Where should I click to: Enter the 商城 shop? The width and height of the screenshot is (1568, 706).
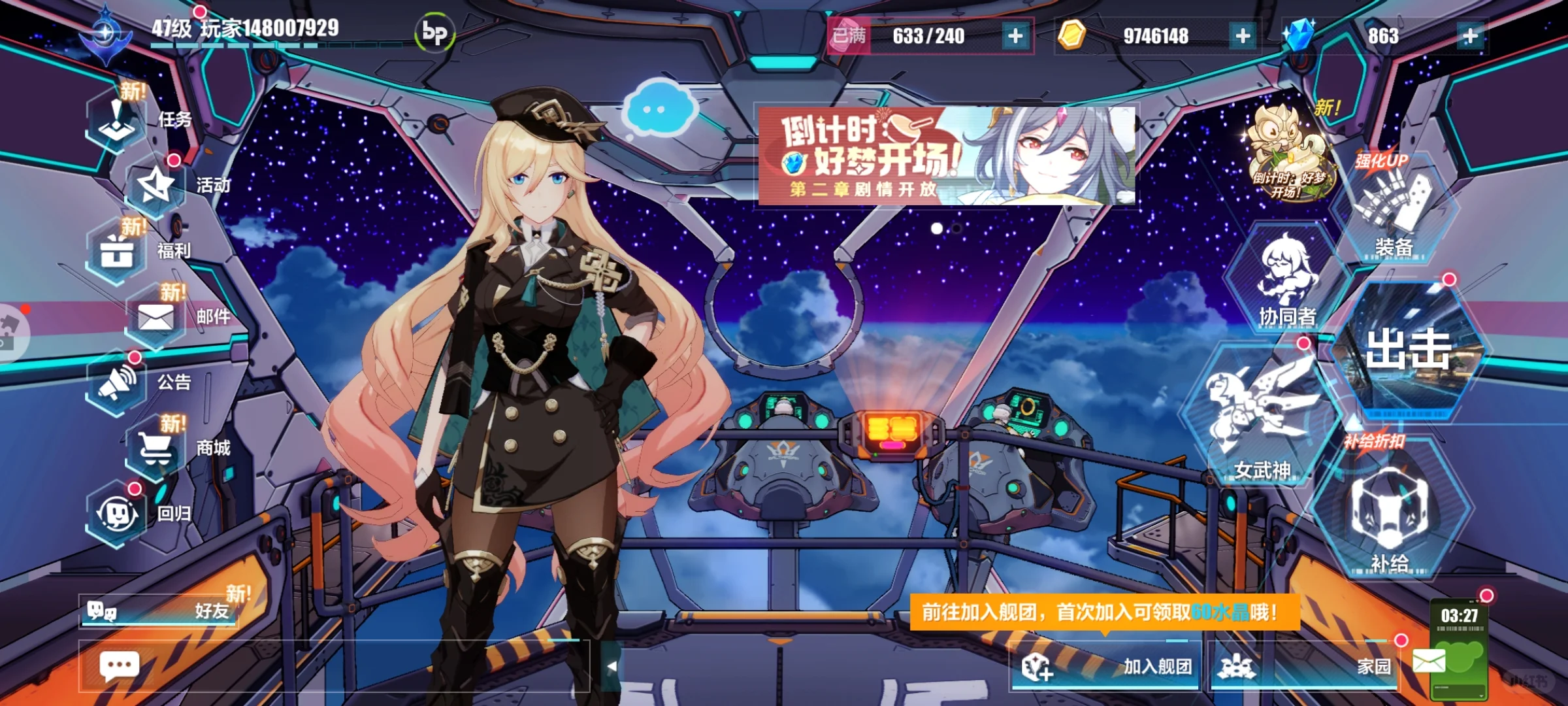(x=157, y=448)
